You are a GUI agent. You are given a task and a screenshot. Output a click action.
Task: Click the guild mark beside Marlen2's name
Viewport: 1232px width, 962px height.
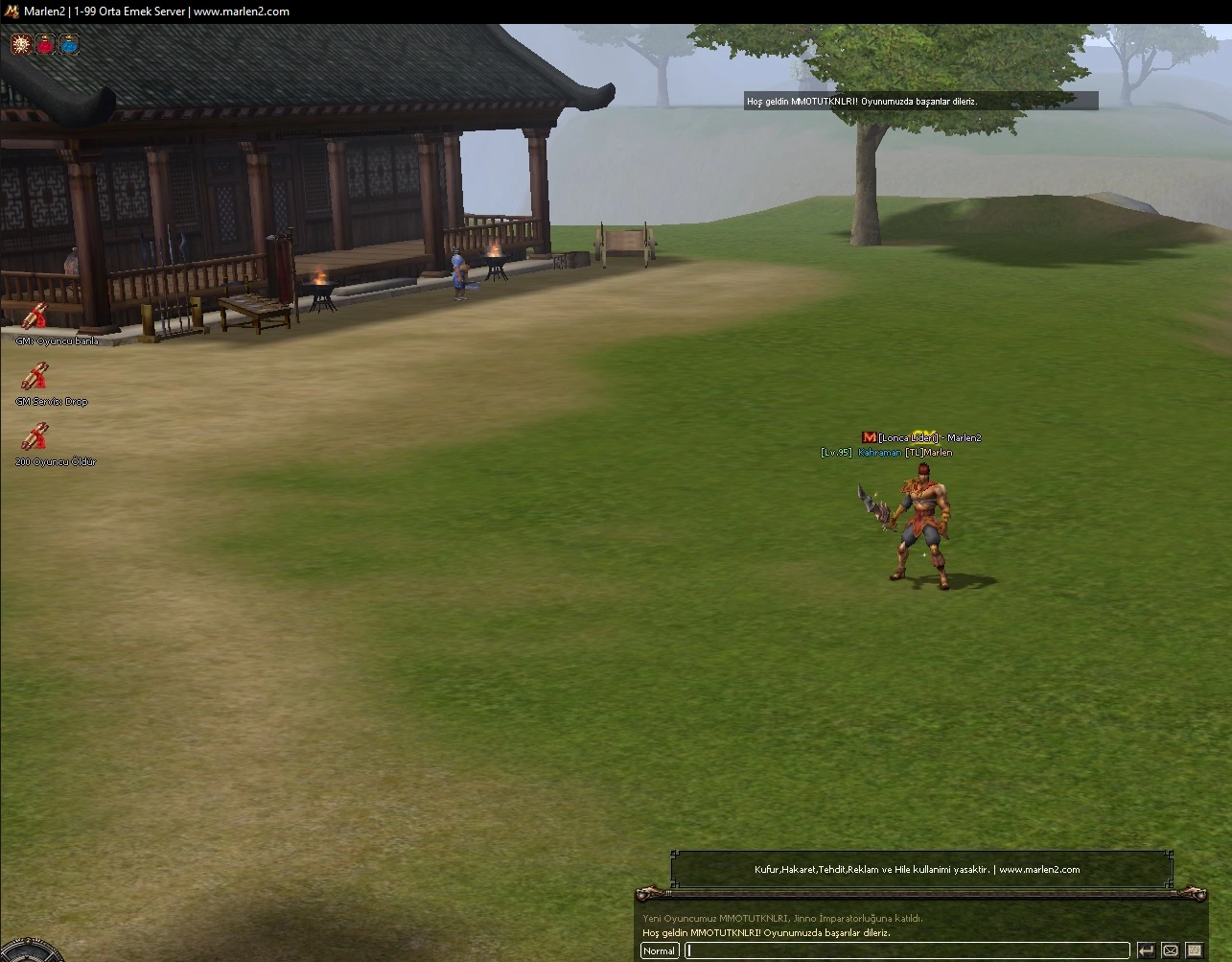tap(870, 437)
